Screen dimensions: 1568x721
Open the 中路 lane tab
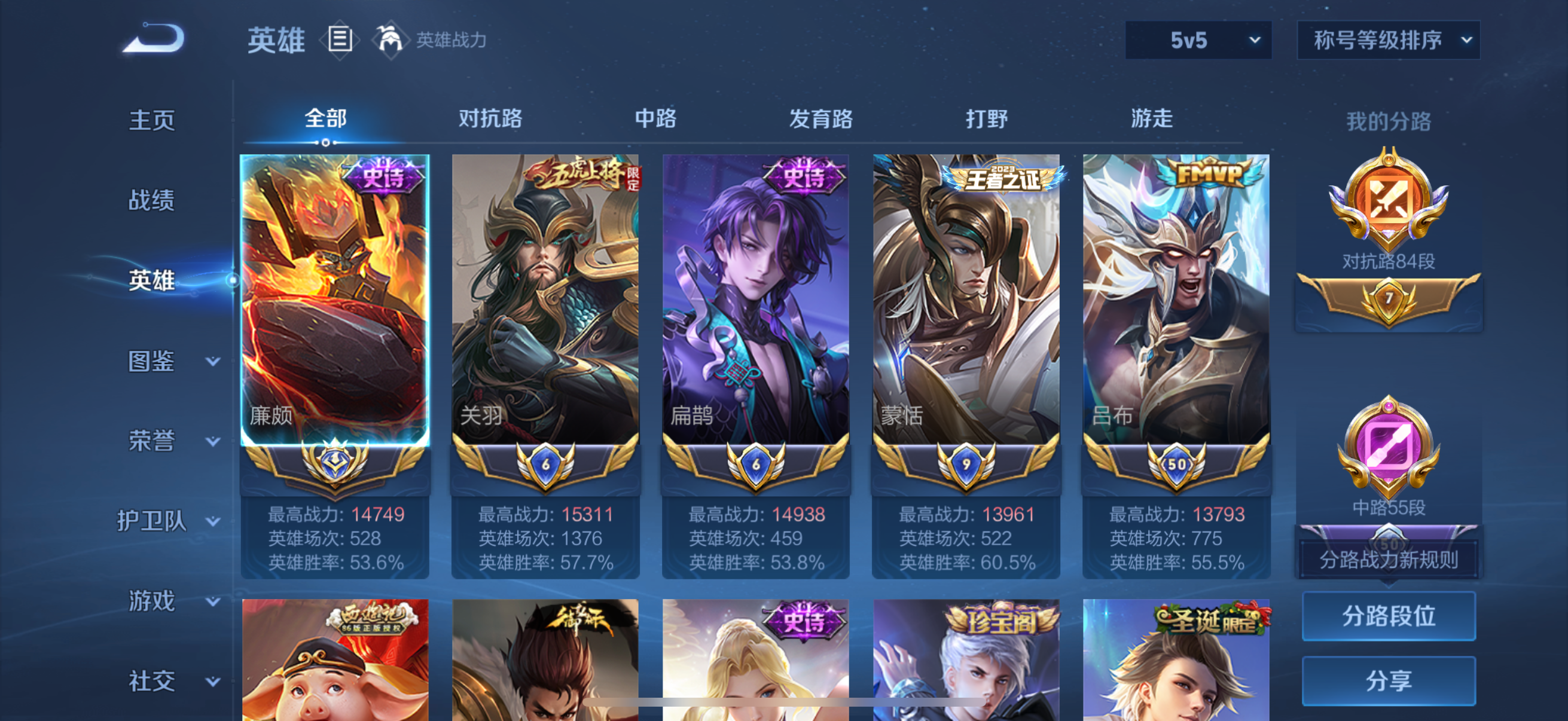pyautogui.click(x=654, y=119)
